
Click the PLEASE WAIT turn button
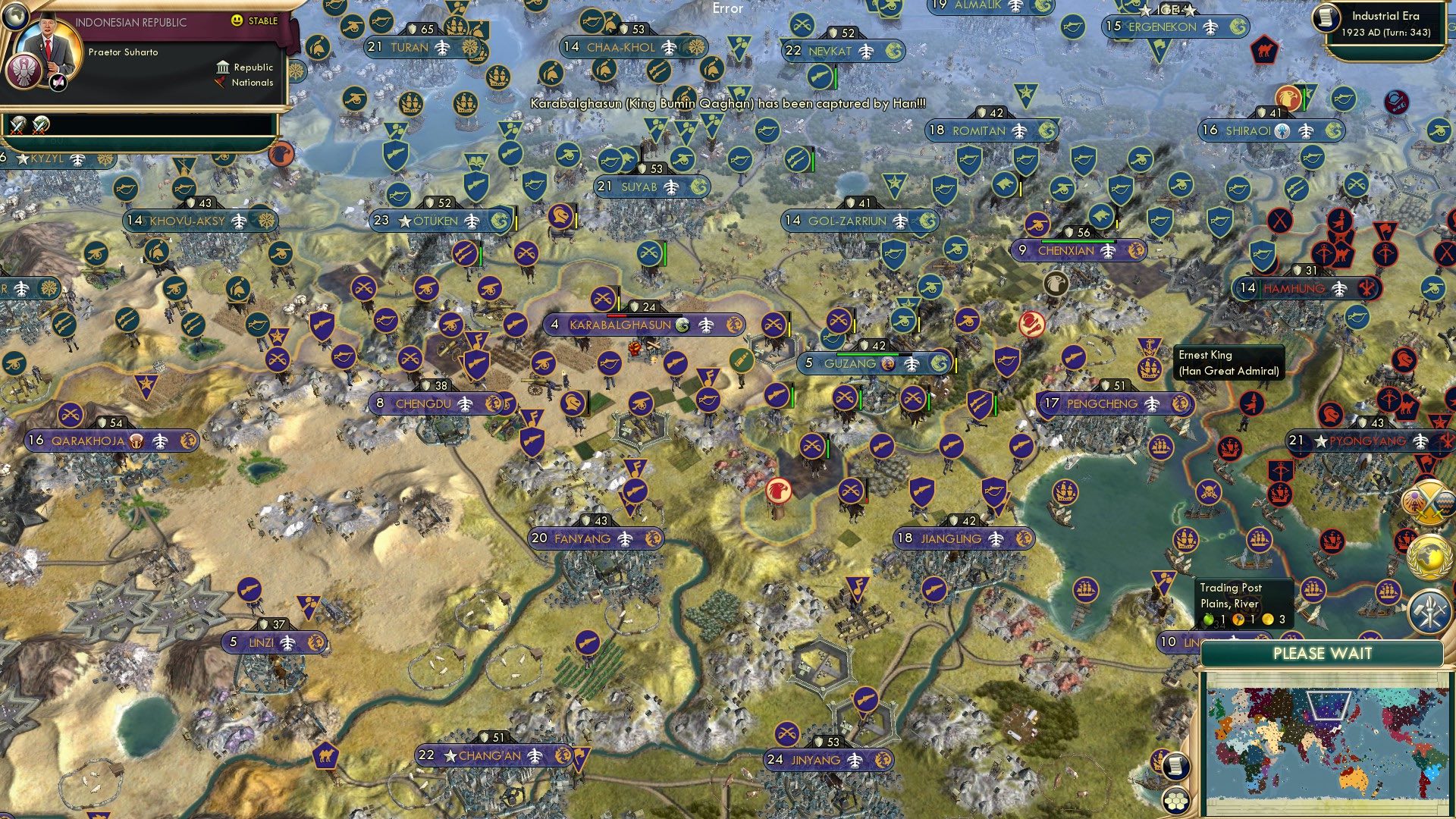click(x=1322, y=654)
